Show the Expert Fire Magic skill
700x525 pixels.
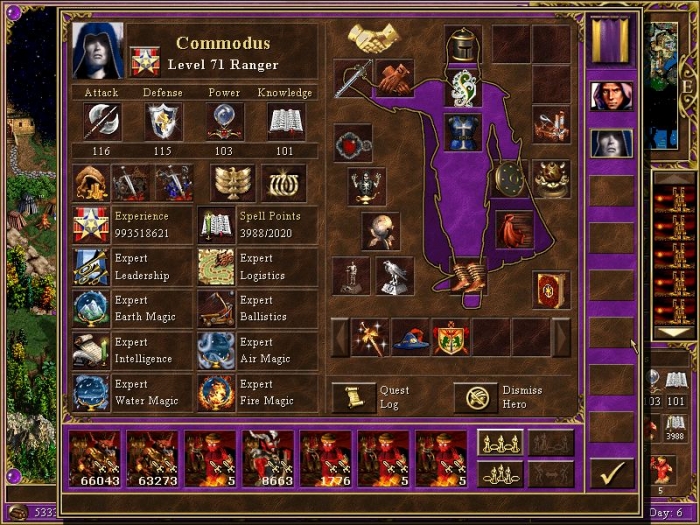coord(216,393)
